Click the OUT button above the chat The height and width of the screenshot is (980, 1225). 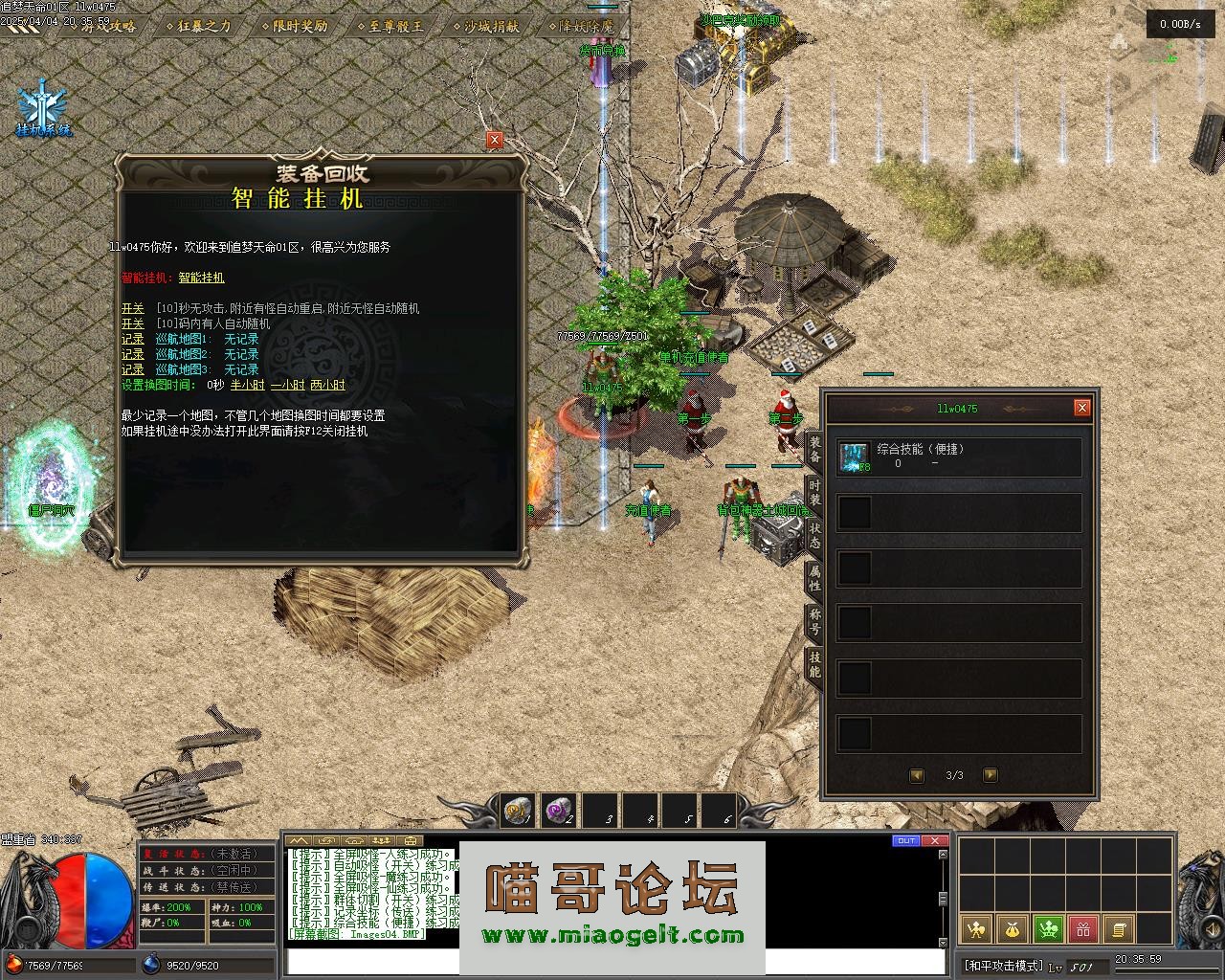coord(905,840)
